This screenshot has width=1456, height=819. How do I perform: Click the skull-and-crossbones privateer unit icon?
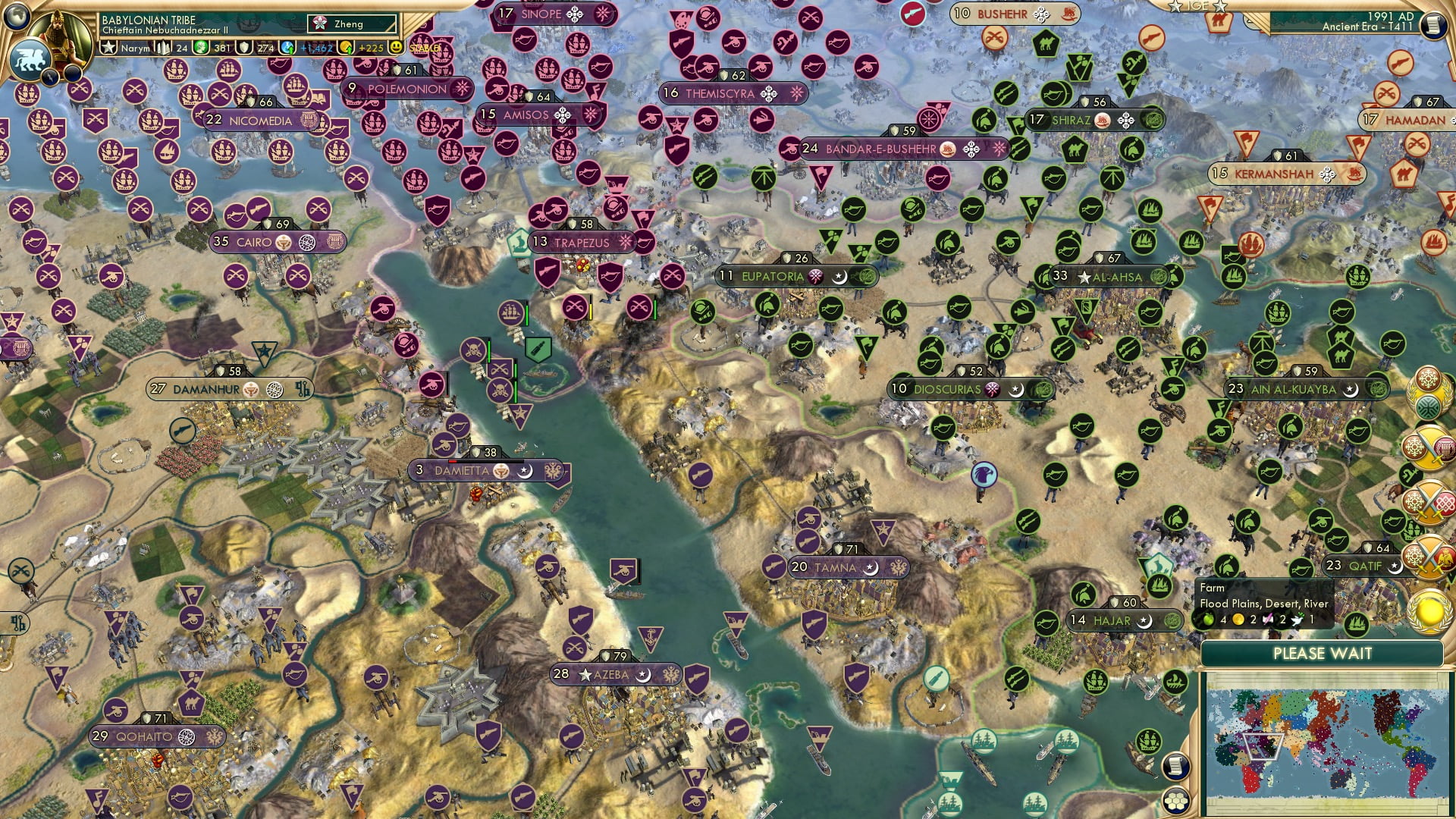point(472,351)
